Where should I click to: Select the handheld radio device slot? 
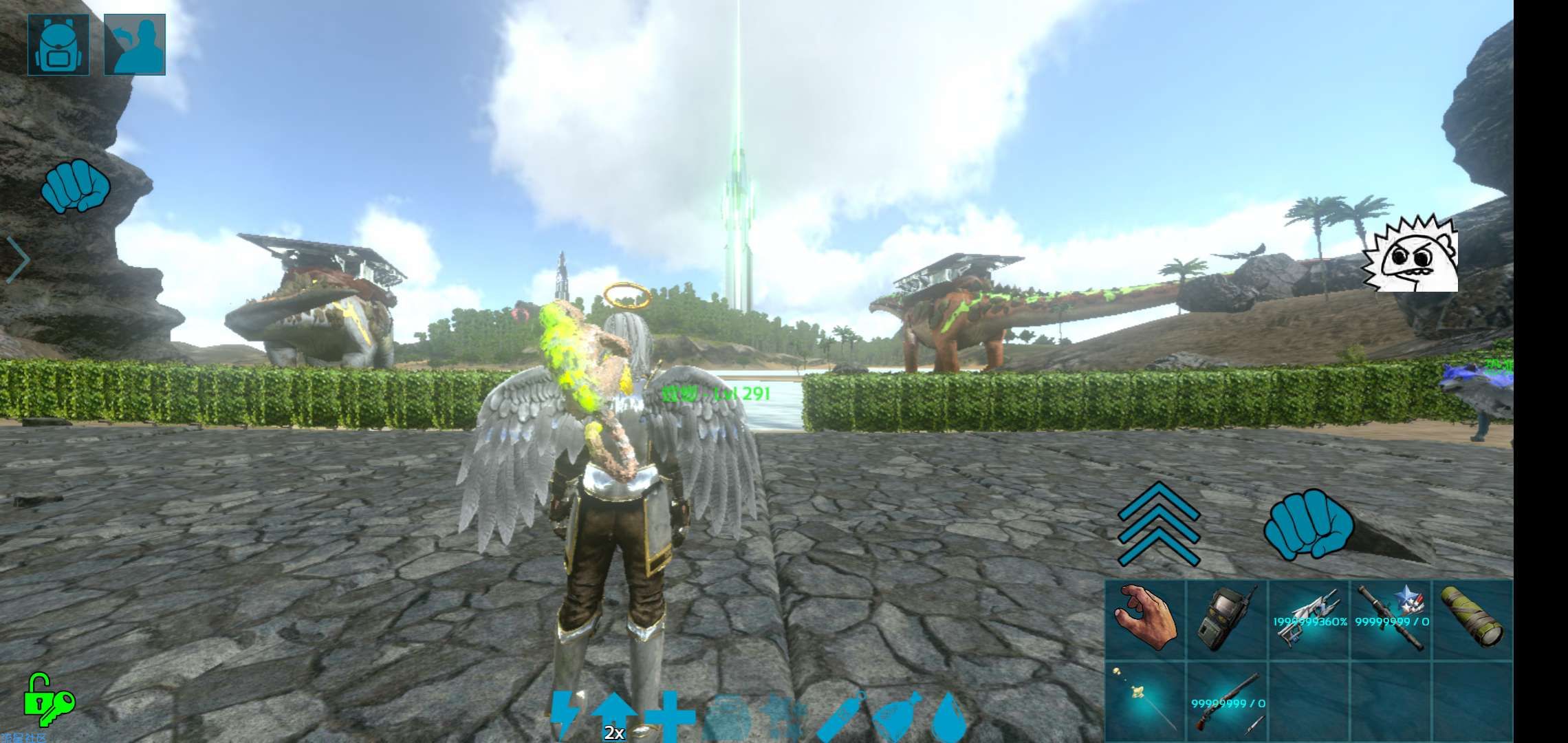pos(1228,618)
